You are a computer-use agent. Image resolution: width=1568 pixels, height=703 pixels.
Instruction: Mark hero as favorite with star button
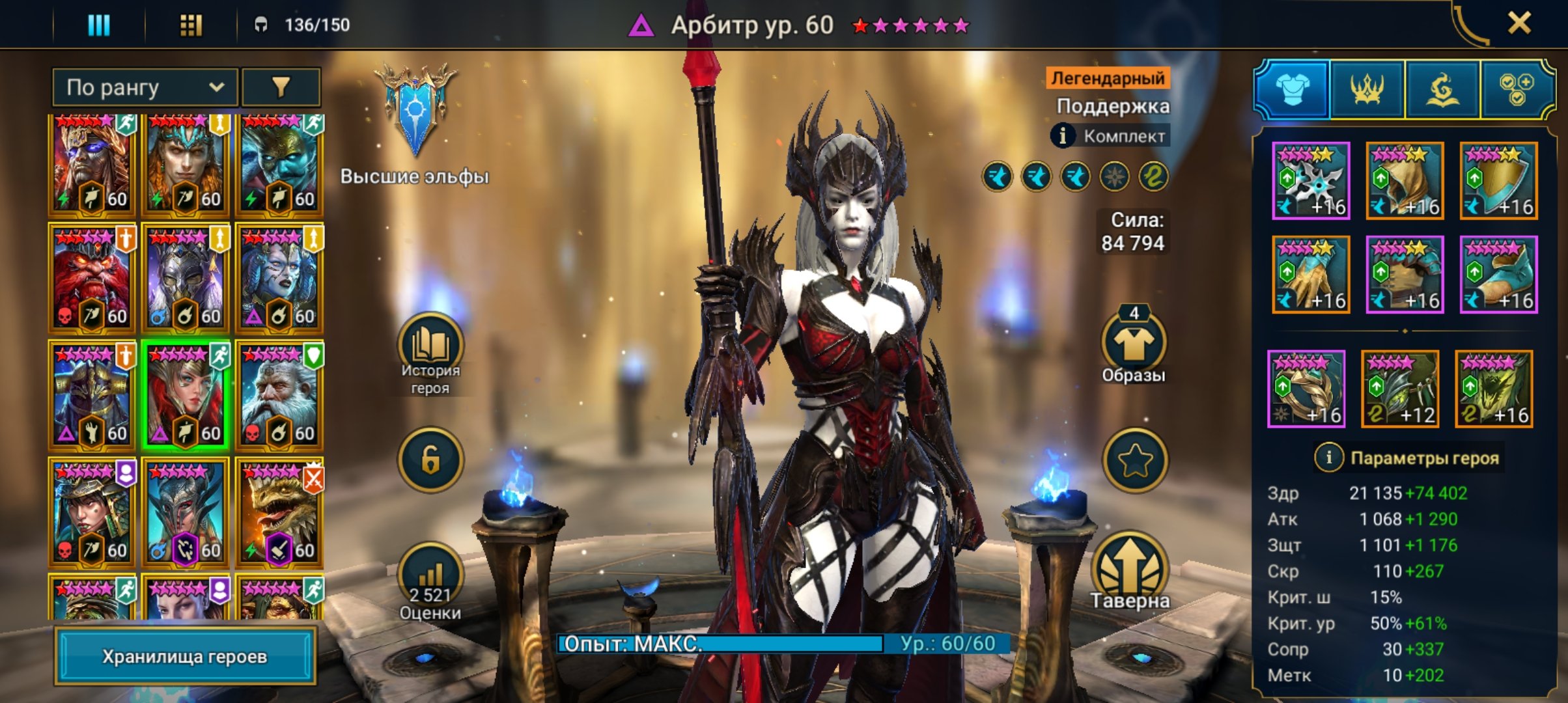click(1134, 460)
